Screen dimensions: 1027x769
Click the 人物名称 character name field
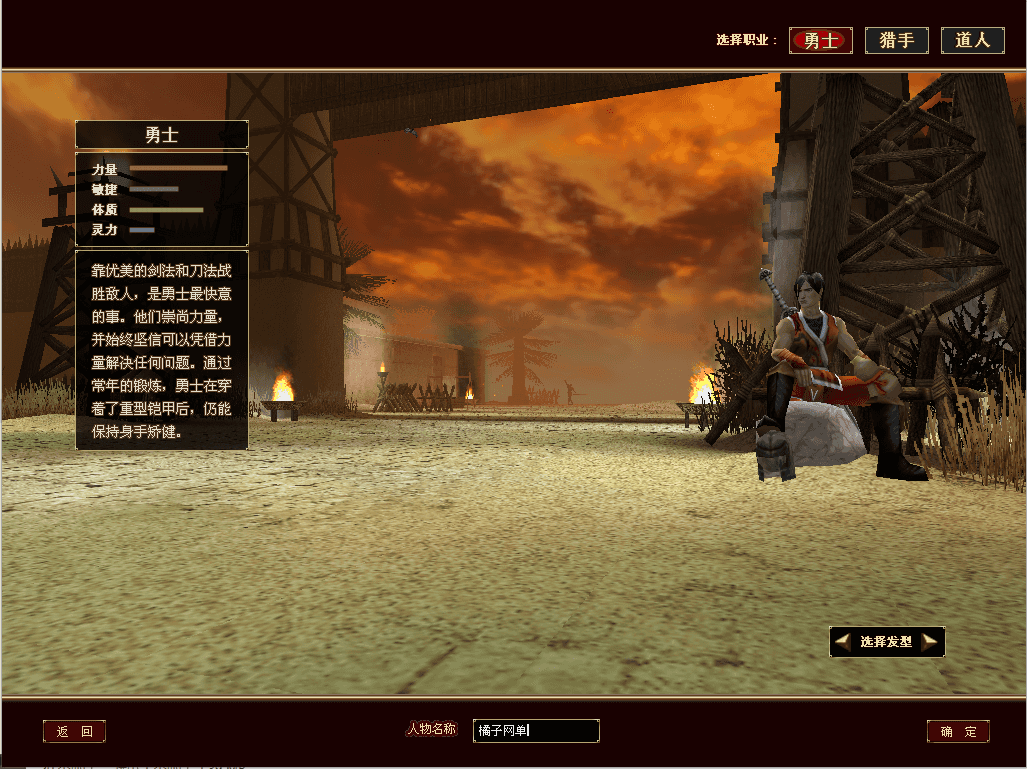(x=536, y=731)
